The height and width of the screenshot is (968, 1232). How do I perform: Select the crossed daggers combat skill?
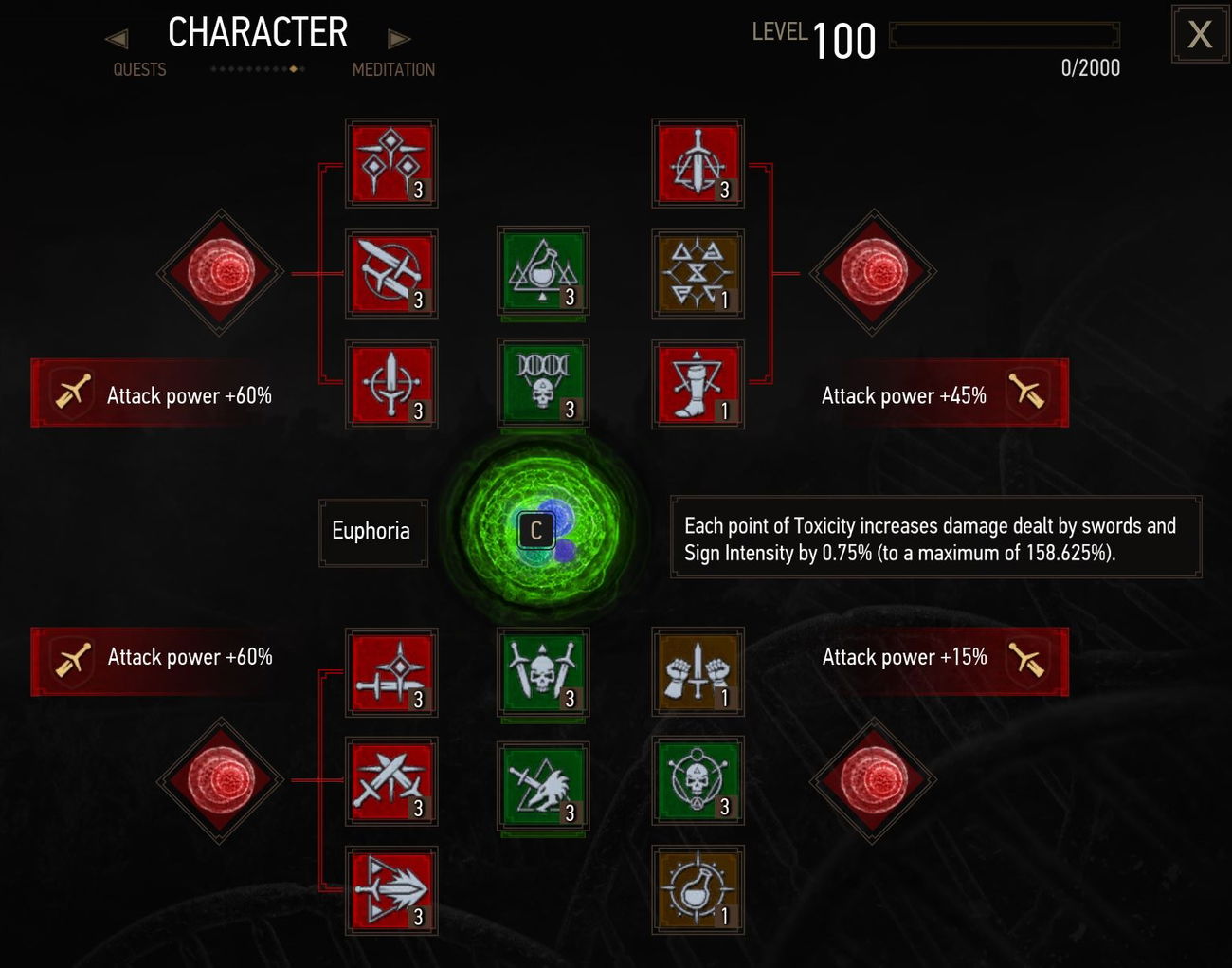pyautogui.click(x=391, y=274)
